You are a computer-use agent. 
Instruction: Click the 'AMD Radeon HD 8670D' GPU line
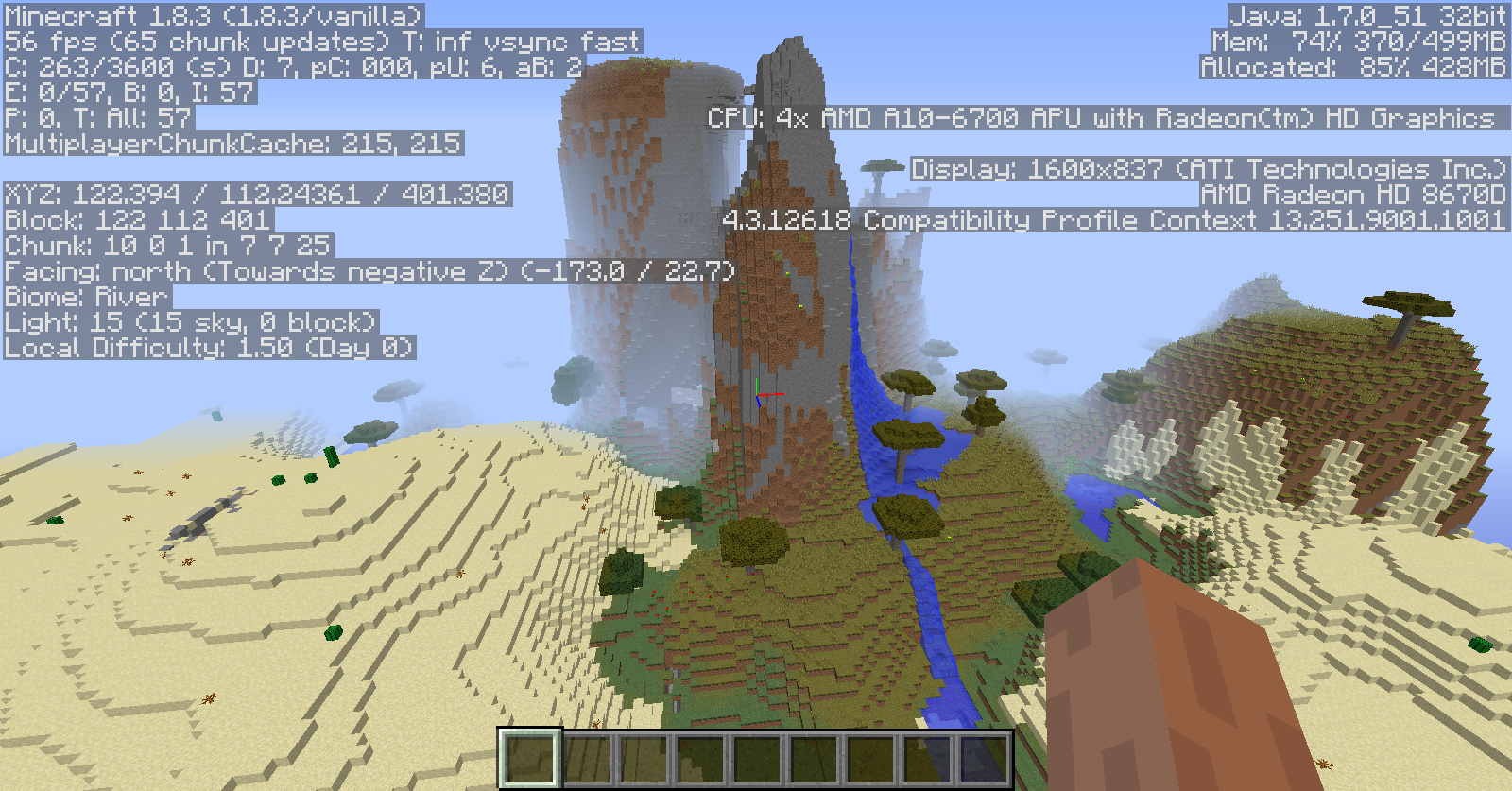(x=1351, y=196)
